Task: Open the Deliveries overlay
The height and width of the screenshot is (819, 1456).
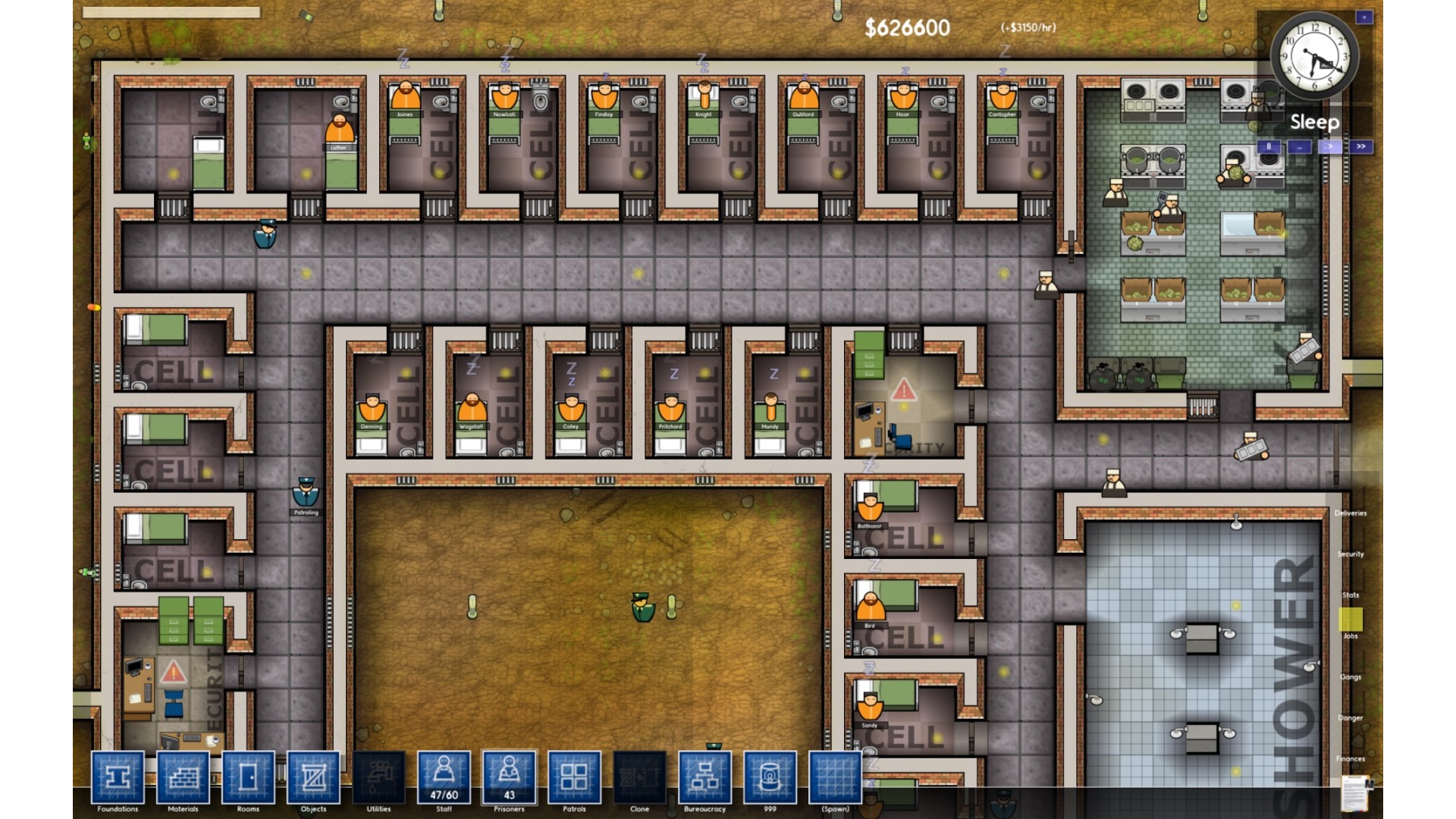Action: point(1351,513)
